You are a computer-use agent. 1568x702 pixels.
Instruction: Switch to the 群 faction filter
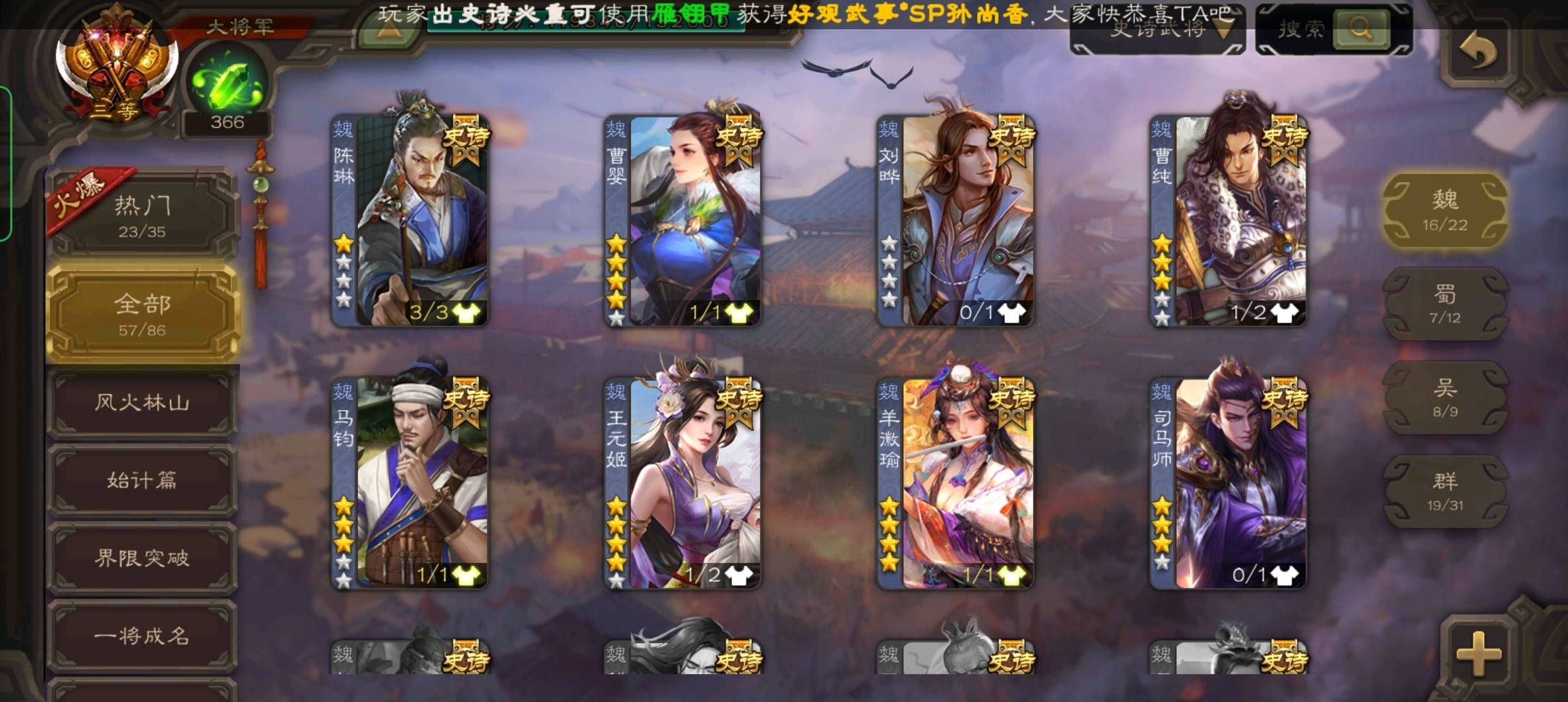pos(1444,491)
